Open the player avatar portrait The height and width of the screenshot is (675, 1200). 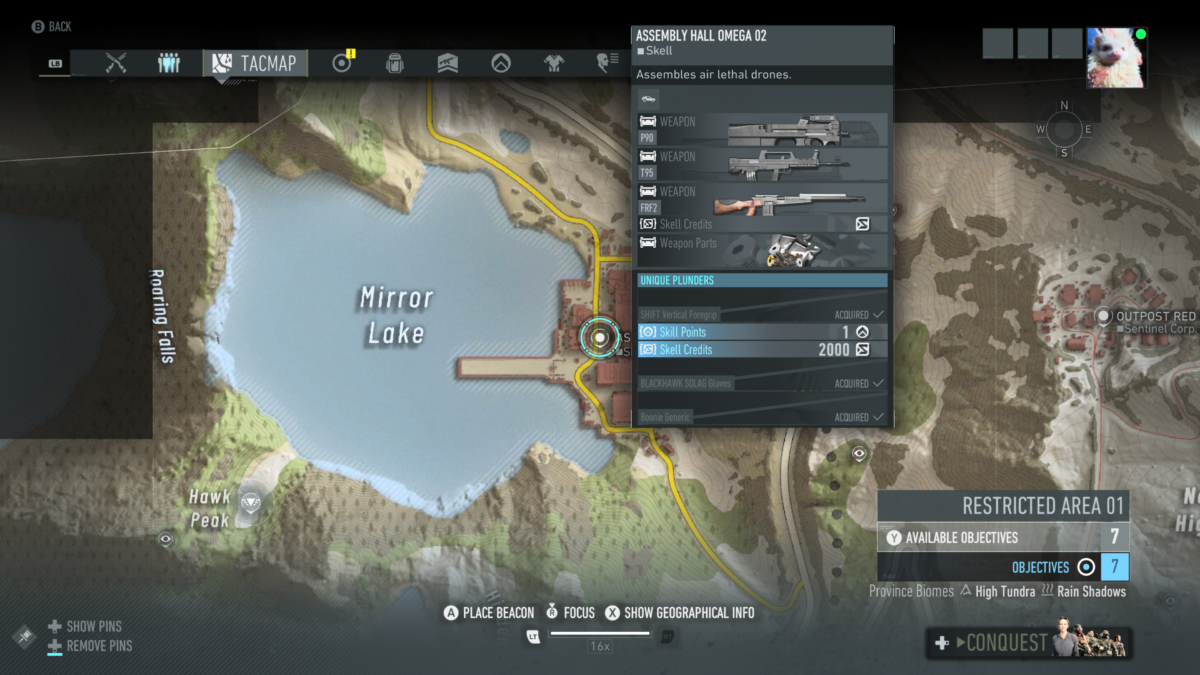pyautogui.click(x=1116, y=57)
